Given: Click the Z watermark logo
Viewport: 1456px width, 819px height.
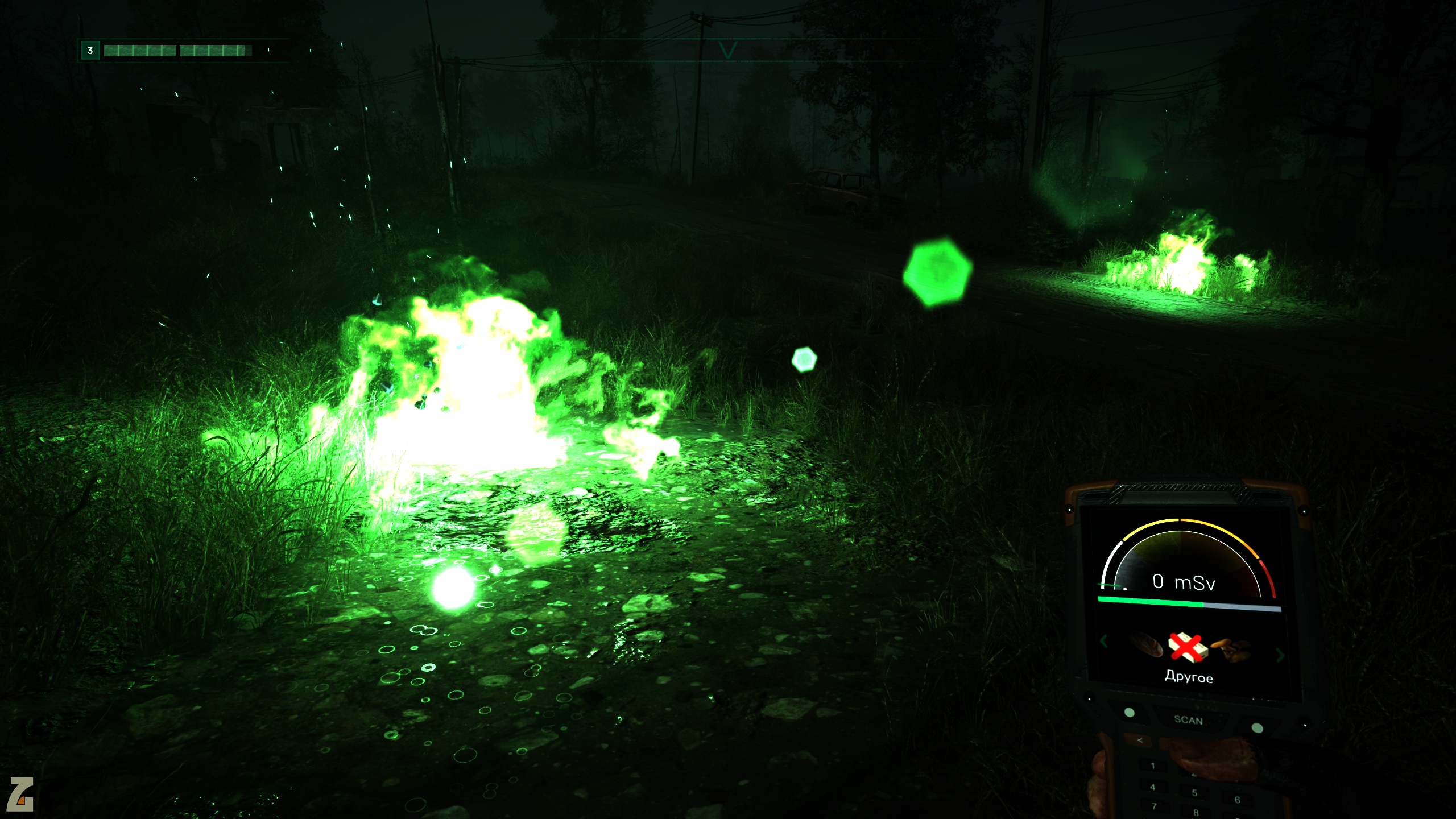Looking at the screenshot, I should pyautogui.click(x=20, y=794).
